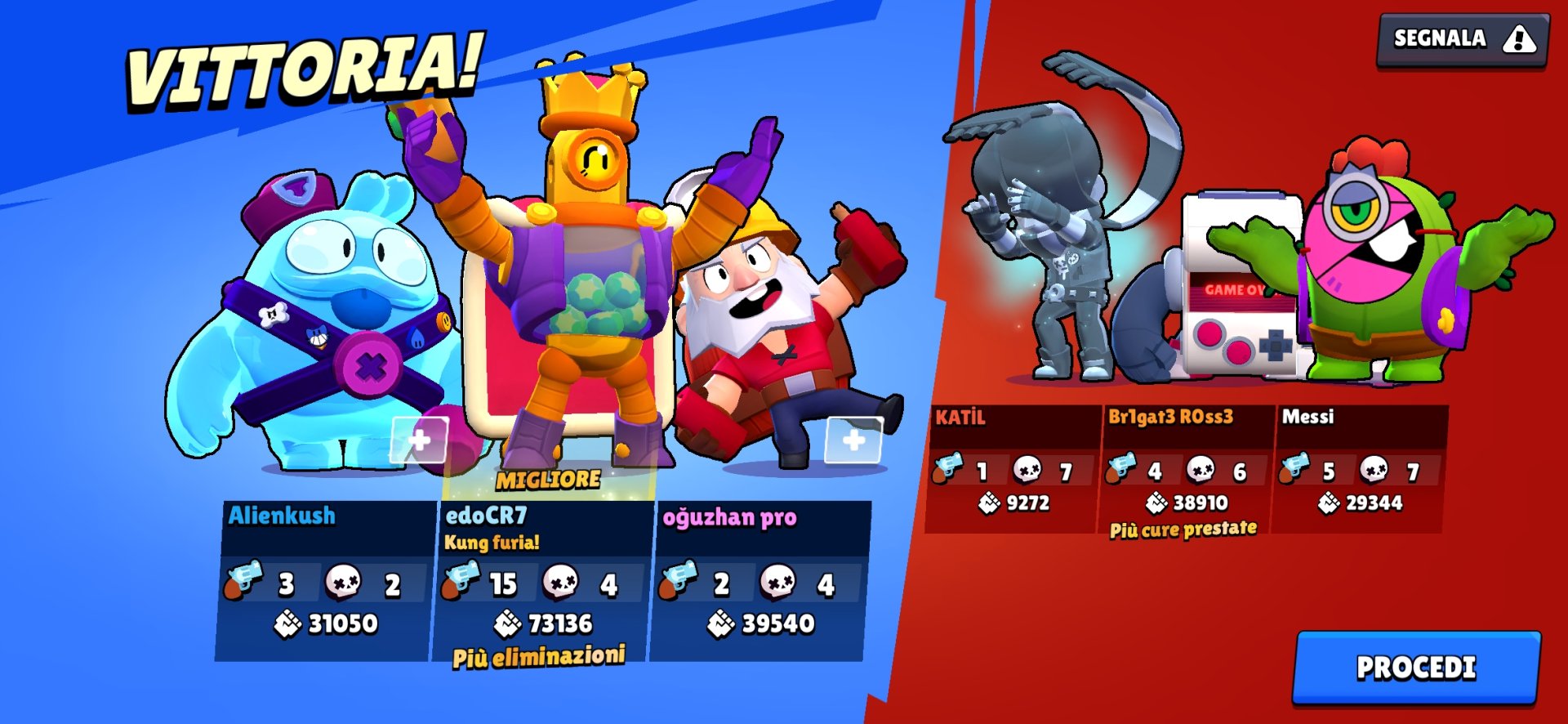
Task: View oğuzhan pro's player panel
Action: [759, 580]
